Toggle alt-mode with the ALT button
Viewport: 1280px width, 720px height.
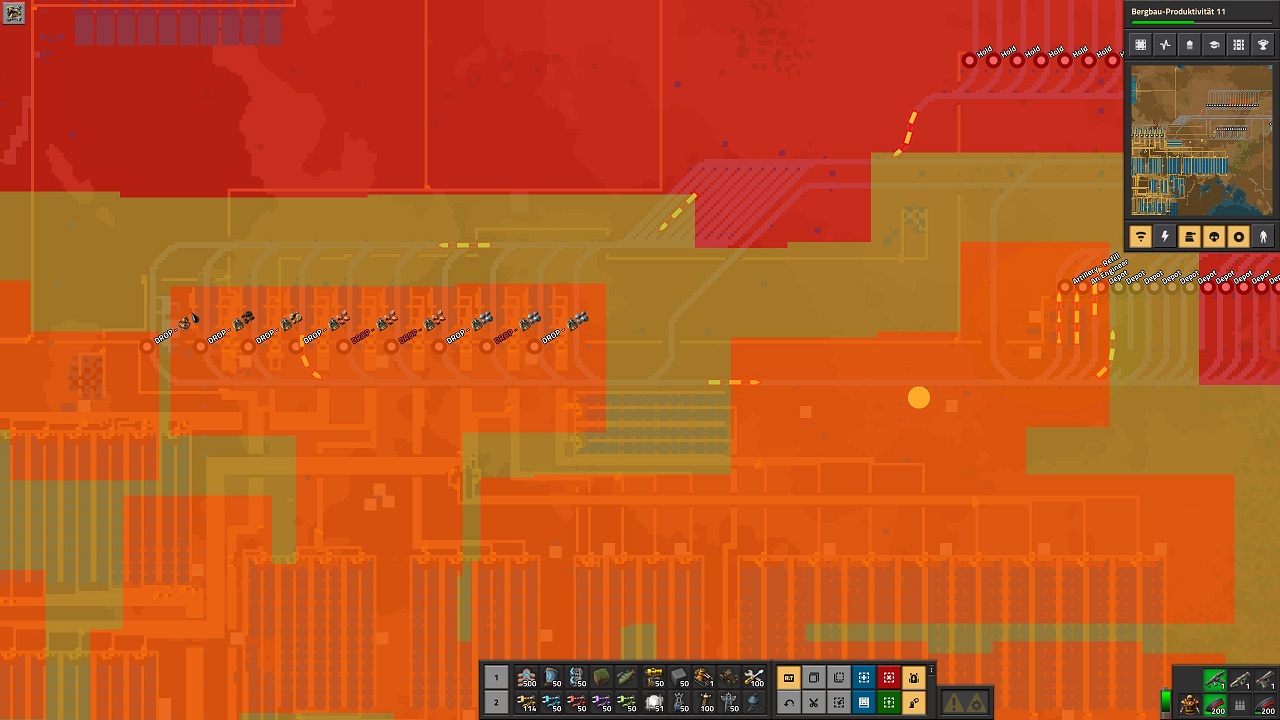coord(789,678)
